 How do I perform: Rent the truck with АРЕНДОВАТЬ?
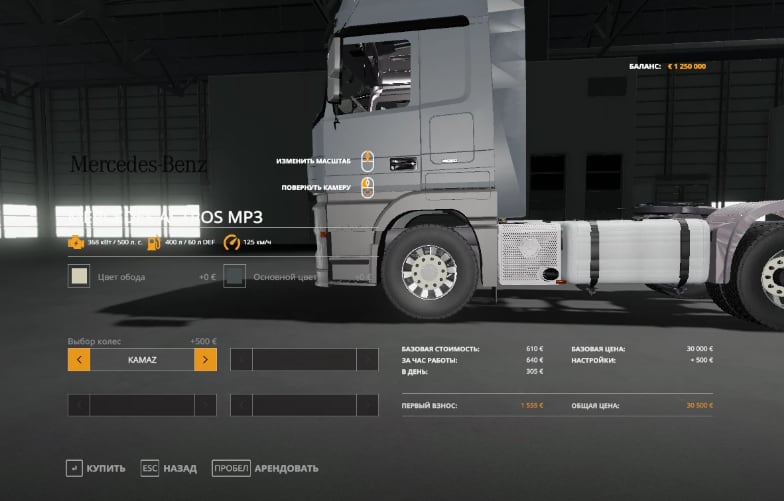click(266, 468)
